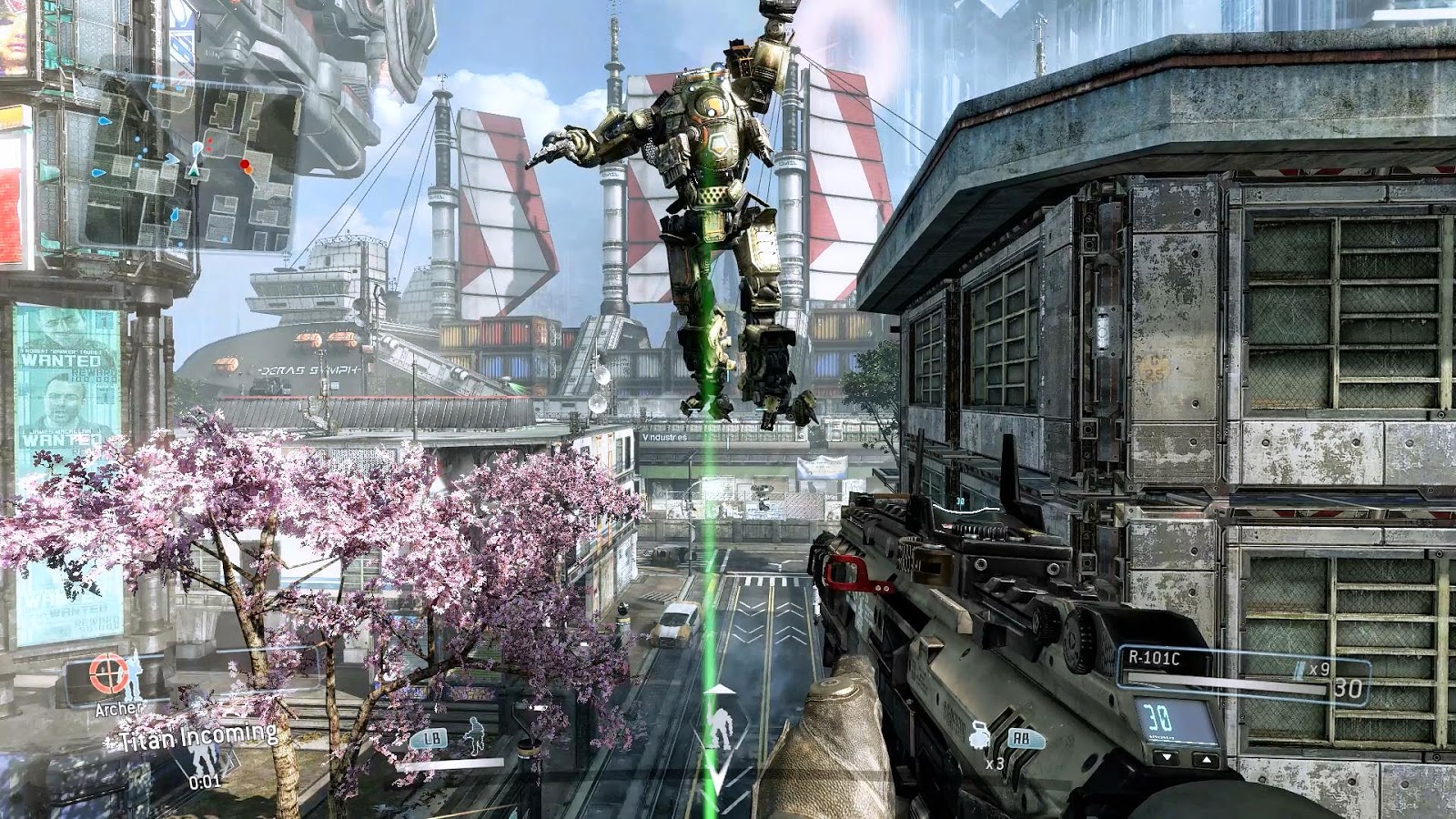This screenshot has width=1456, height=819.
Task: Click the red enemy marker on the minimap
Action: tap(245, 164)
